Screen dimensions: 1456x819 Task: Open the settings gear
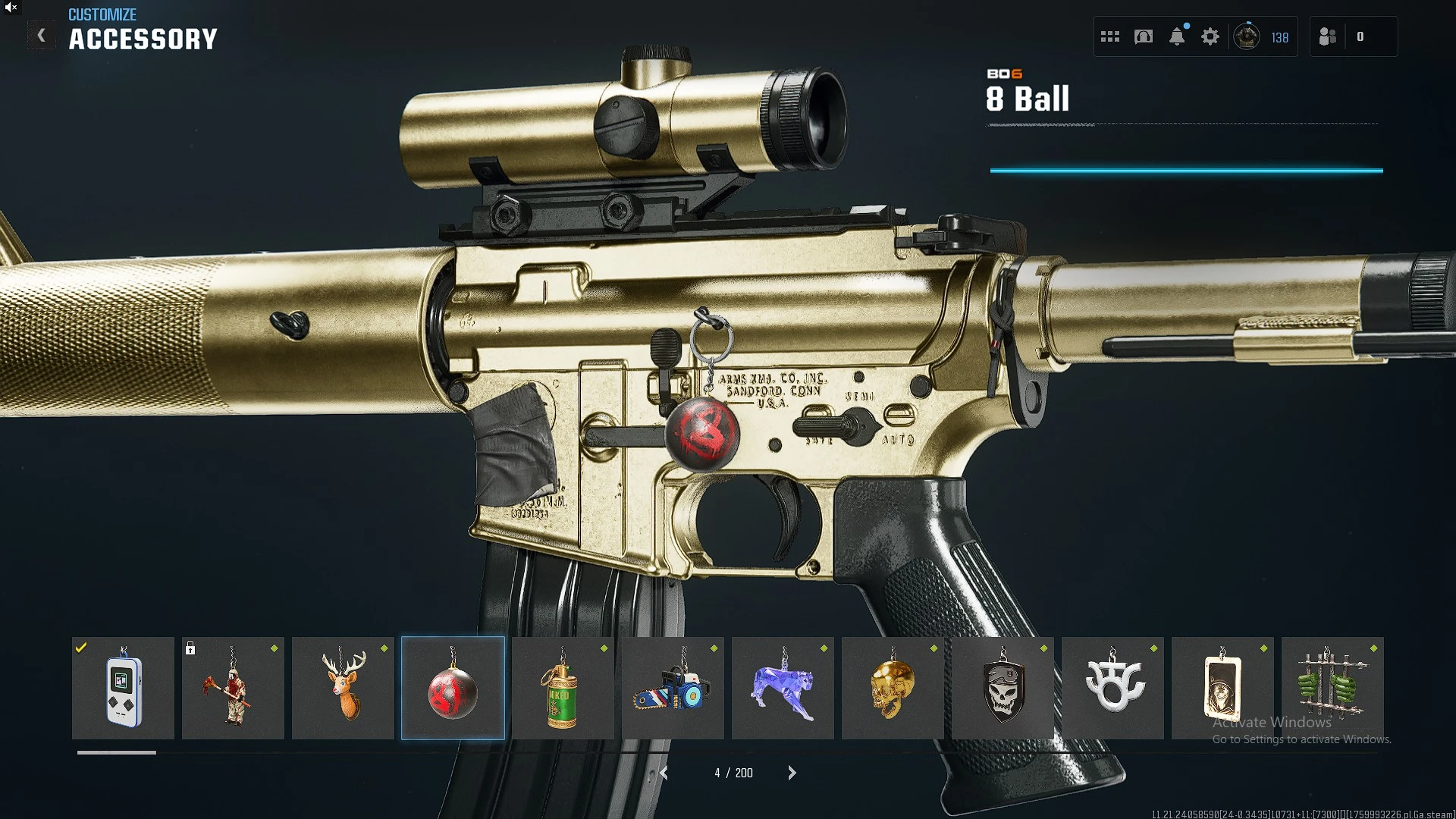pyautogui.click(x=1210, y=36)
